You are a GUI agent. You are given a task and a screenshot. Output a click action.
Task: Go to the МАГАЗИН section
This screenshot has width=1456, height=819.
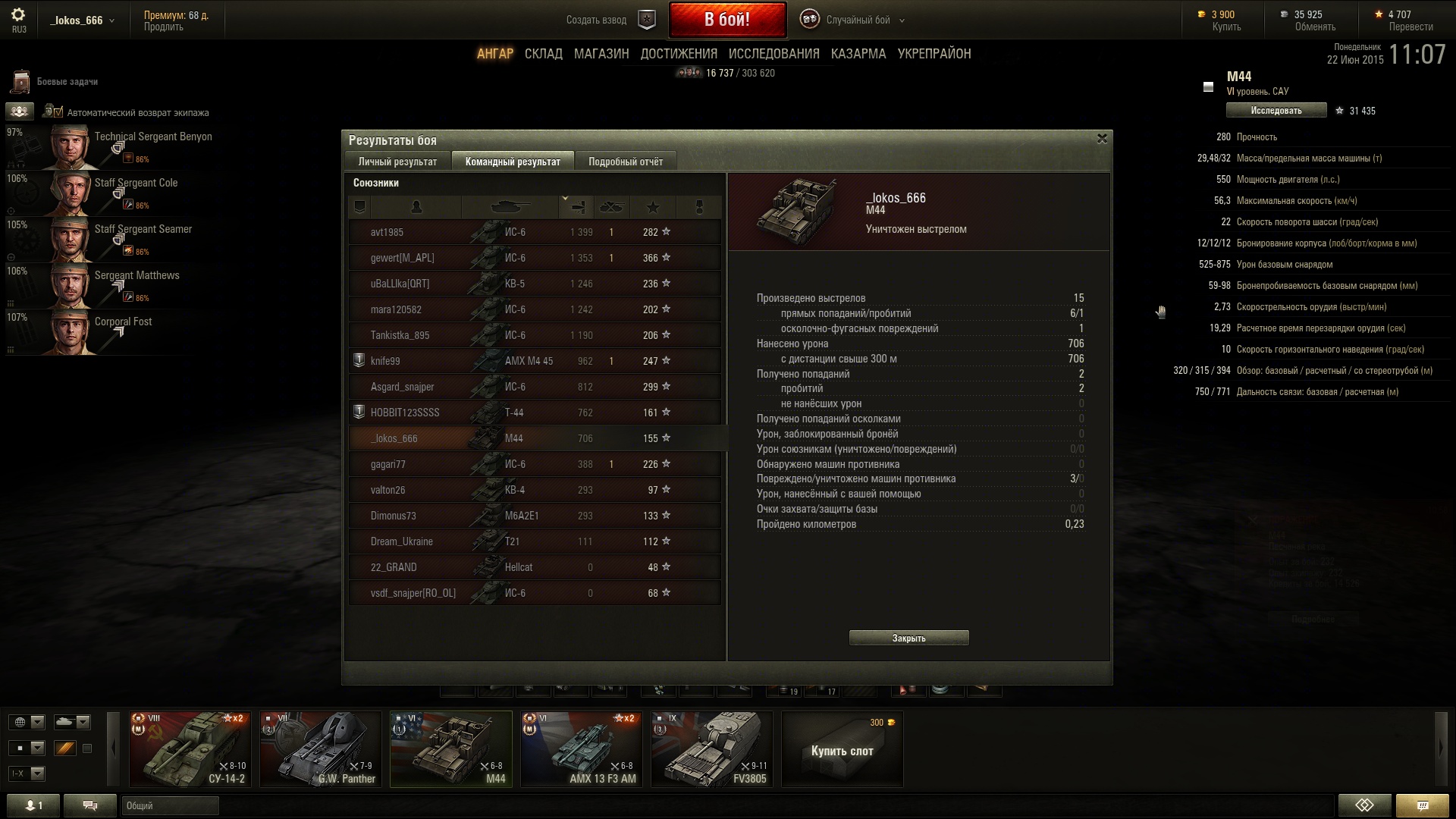tap(601, 54)
